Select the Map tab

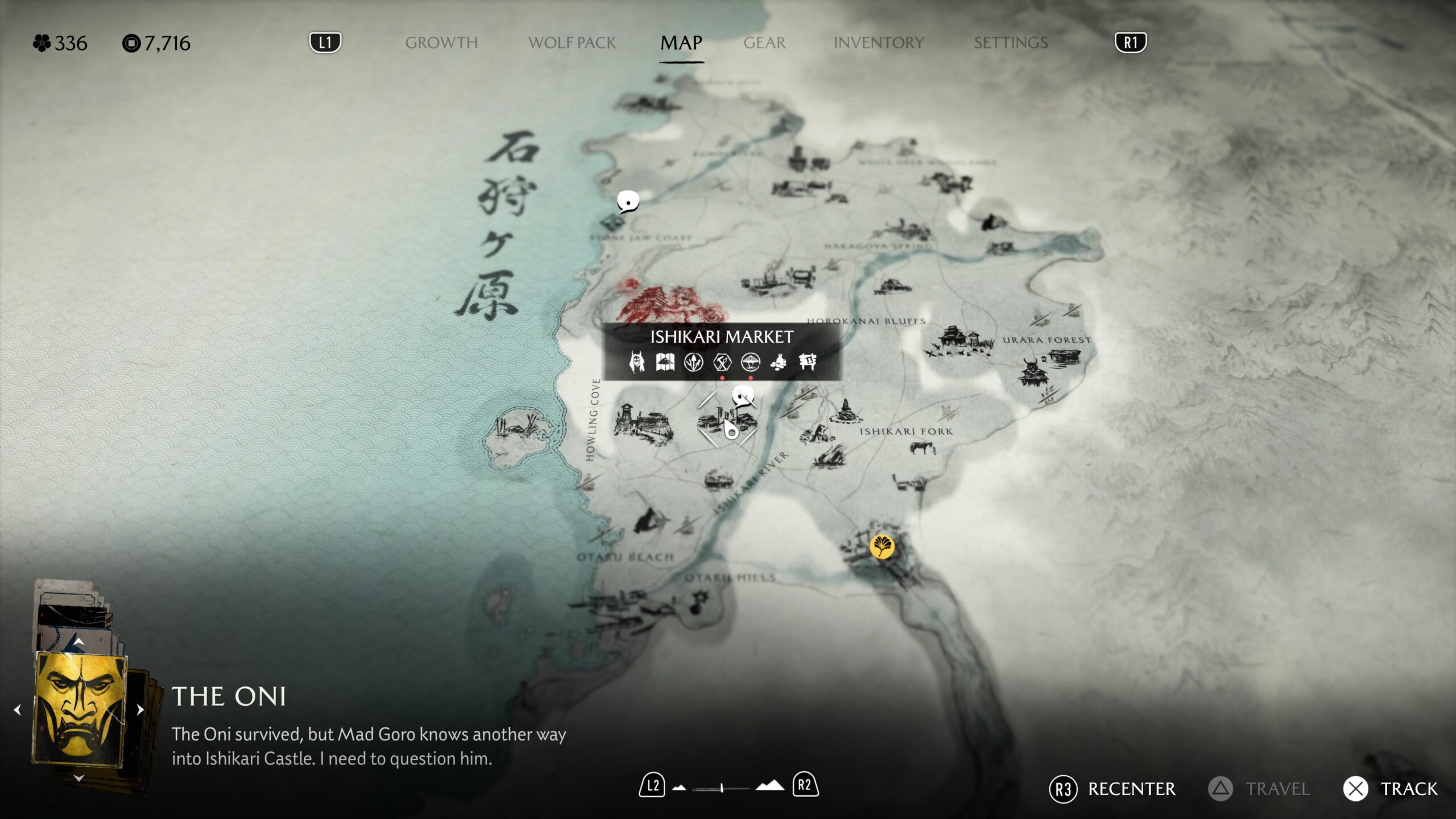pyautogui.click(x=681, y=43)
